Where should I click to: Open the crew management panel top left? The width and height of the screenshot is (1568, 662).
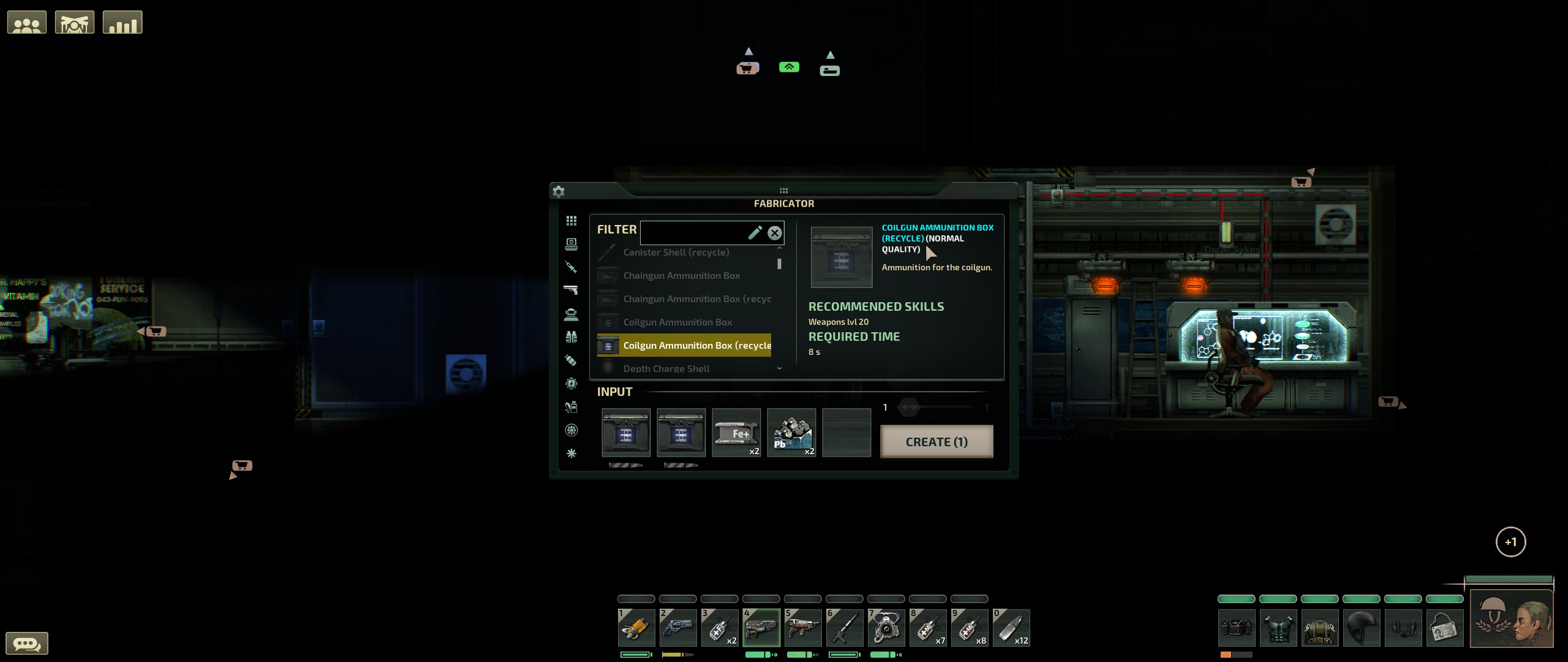27,21
